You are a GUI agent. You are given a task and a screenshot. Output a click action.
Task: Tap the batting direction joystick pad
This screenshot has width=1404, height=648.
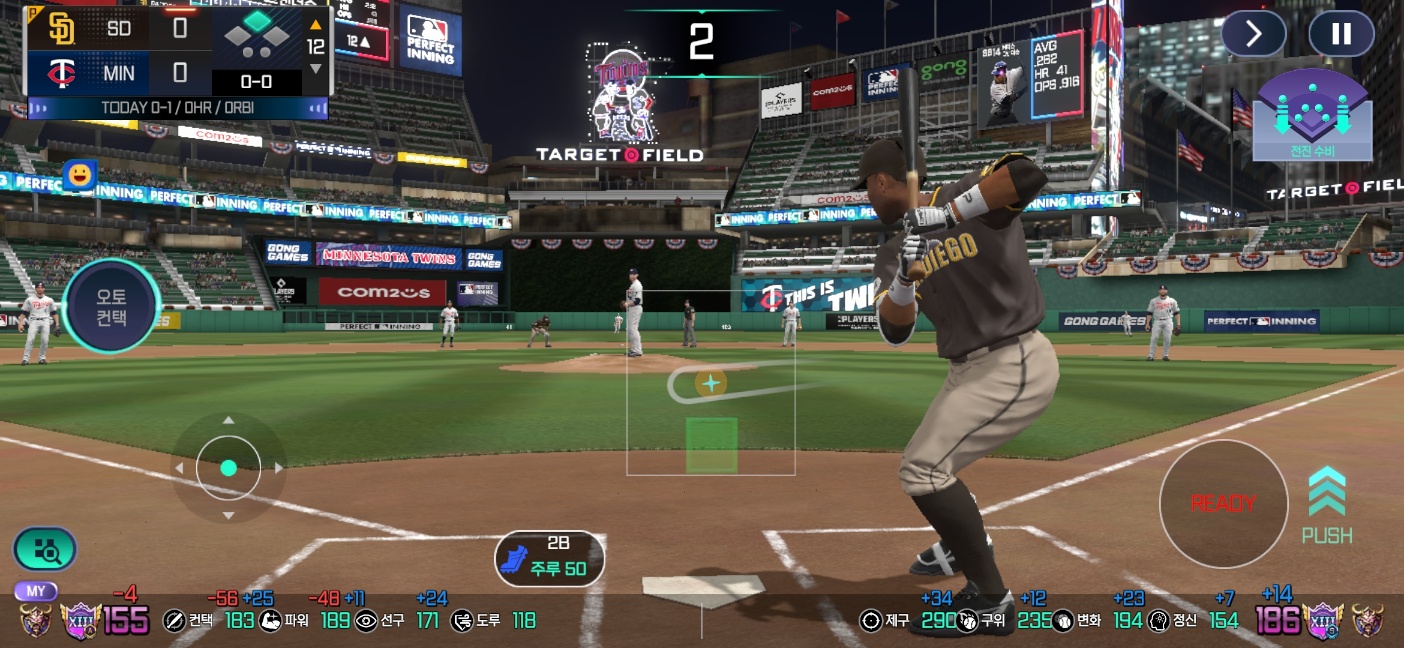click(228, 468)
